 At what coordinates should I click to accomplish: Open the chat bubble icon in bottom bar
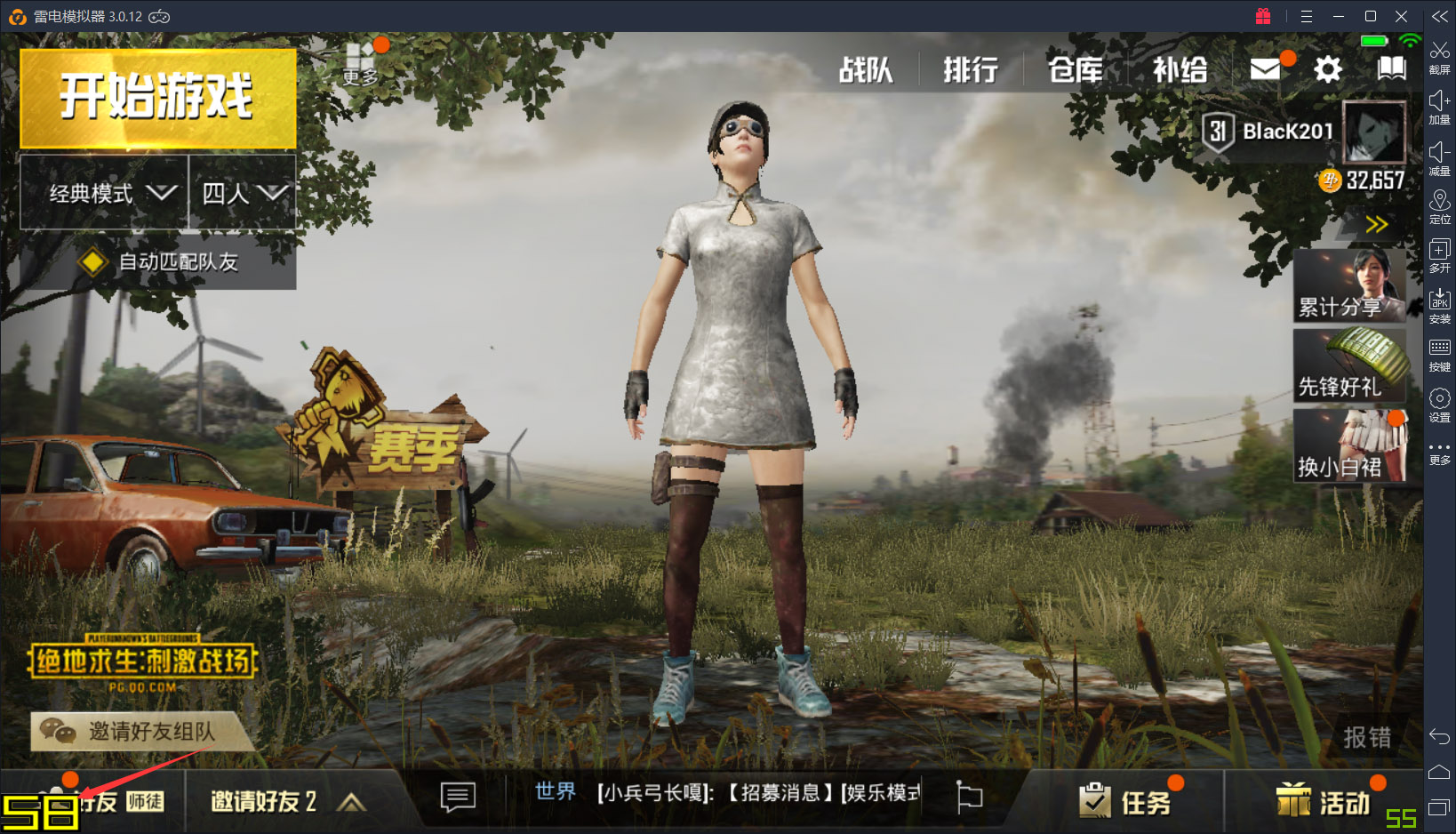456,799
